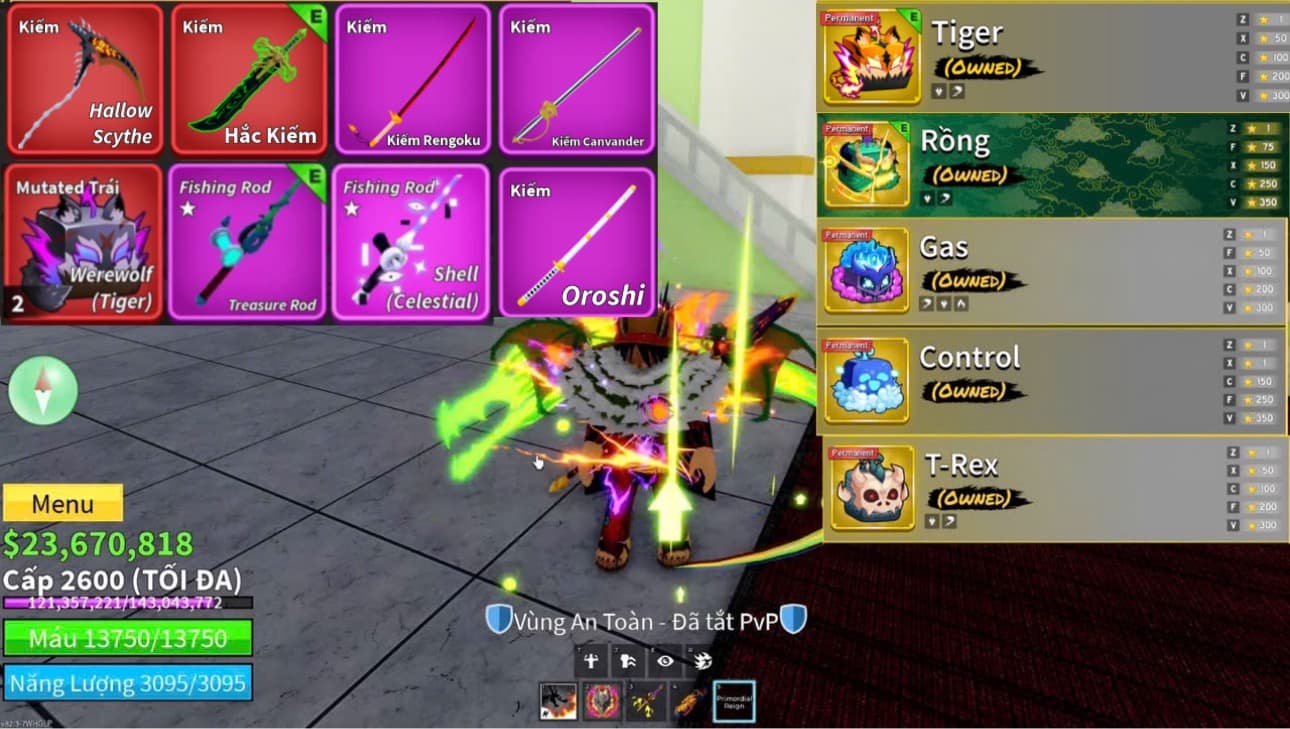Select the Primordial Reign hotbar slot
Image resolution: width=1290 pixels, height=729 pixels.
click(733, 700)
